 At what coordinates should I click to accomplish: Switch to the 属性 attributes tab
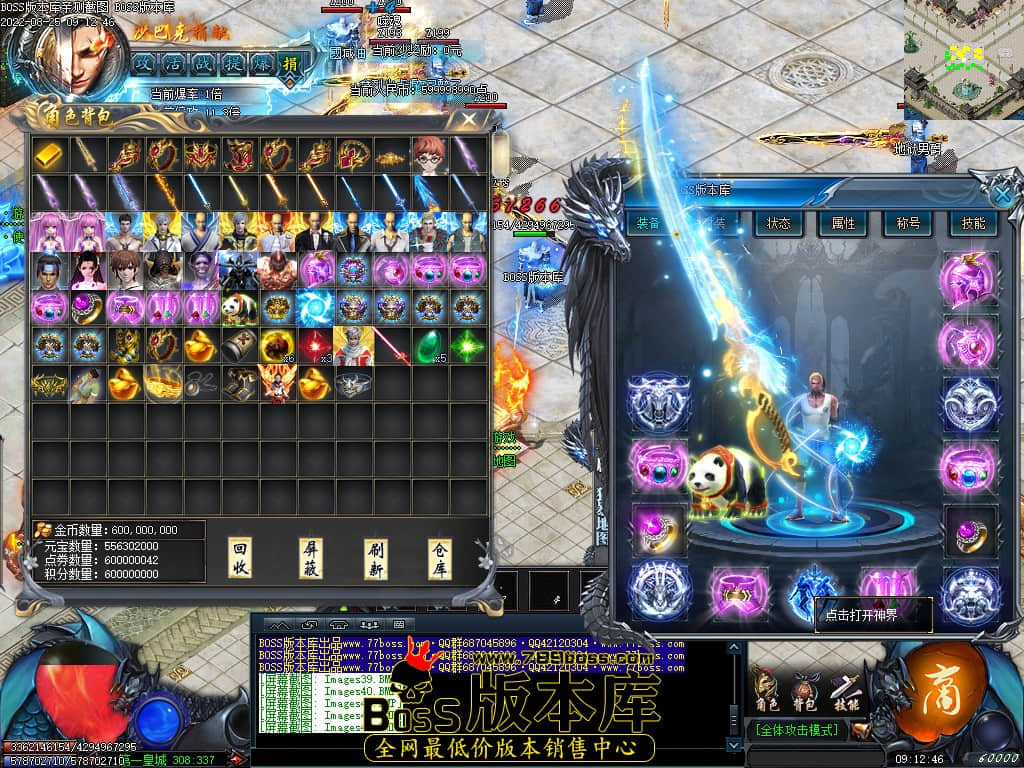(x=842, y=224)
